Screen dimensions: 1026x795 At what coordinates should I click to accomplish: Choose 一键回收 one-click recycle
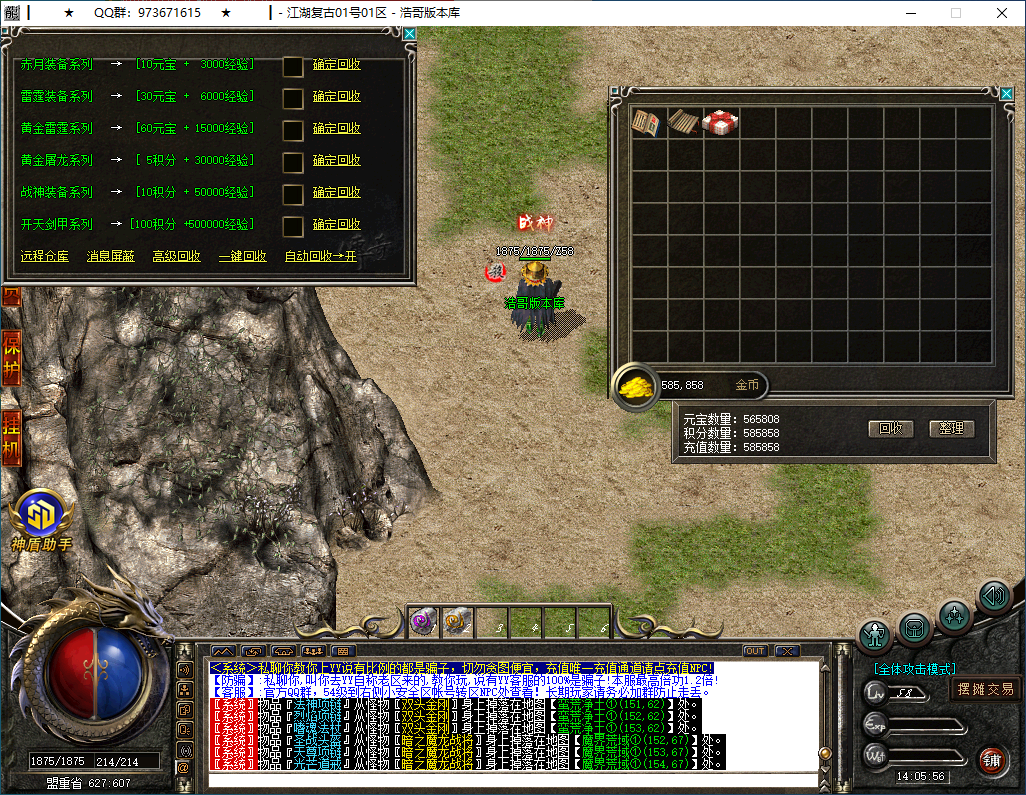[x=242, y=256]
